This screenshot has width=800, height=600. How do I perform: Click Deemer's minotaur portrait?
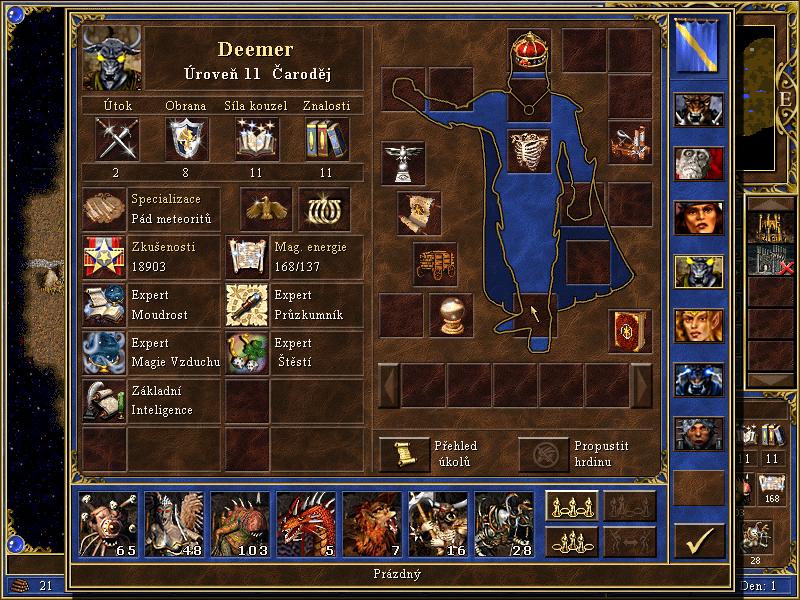(112, 58)
